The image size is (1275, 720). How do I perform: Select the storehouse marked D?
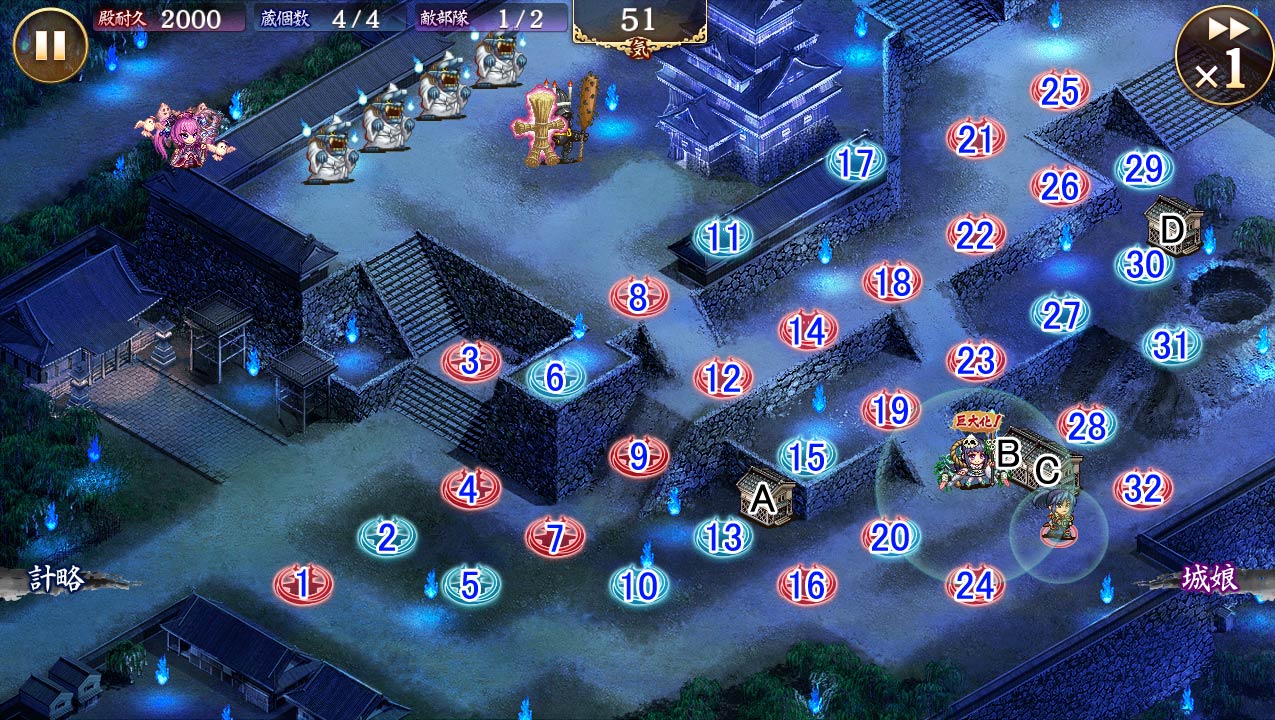pos(1172,228)
